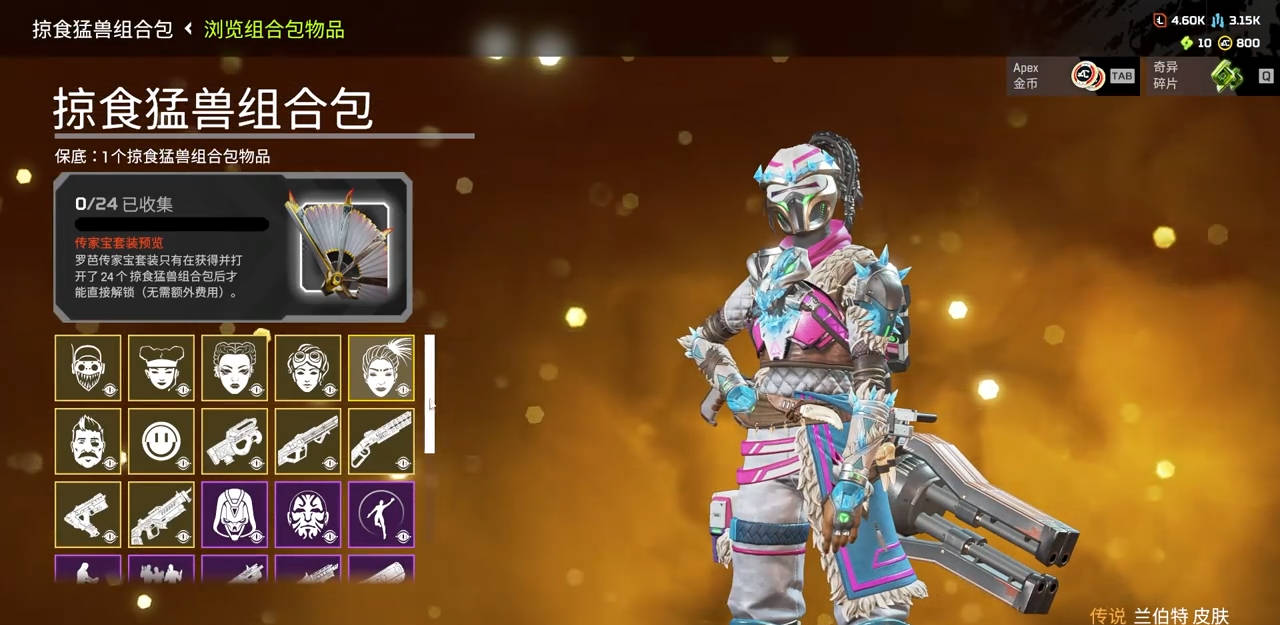This screenshot has width=1280, height=625.
Task: View the gold pump-style shotgun skin tile
Action: coord(381,441)
